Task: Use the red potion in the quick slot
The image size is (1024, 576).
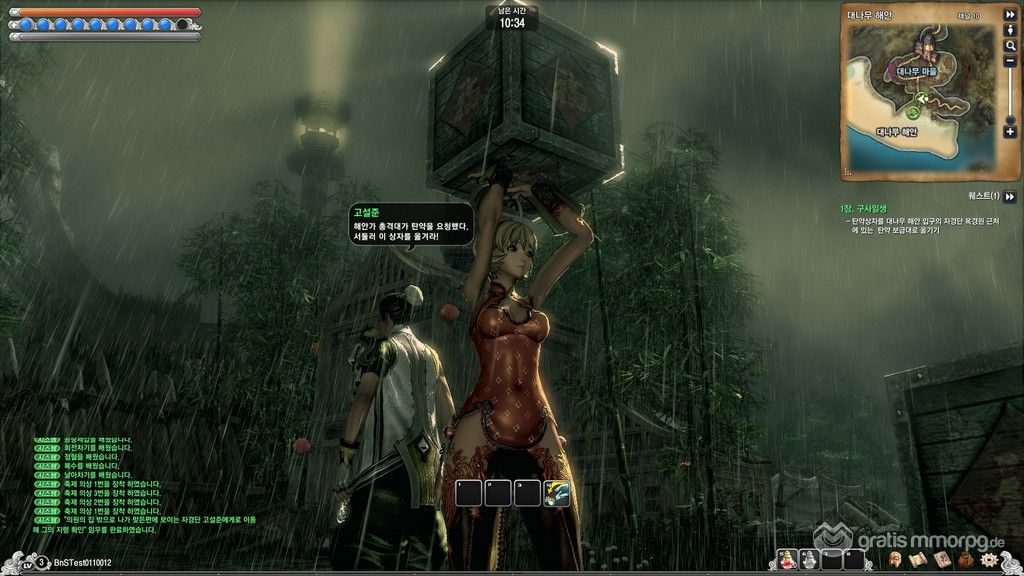Action: [786, 560]
